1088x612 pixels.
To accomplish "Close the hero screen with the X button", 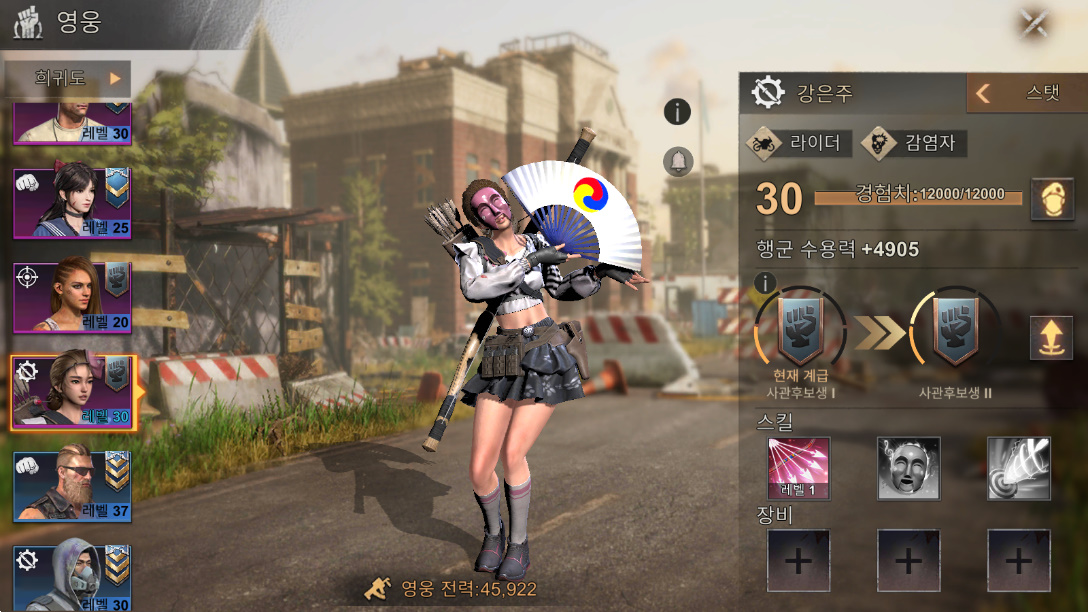I will pos(1034,24).
